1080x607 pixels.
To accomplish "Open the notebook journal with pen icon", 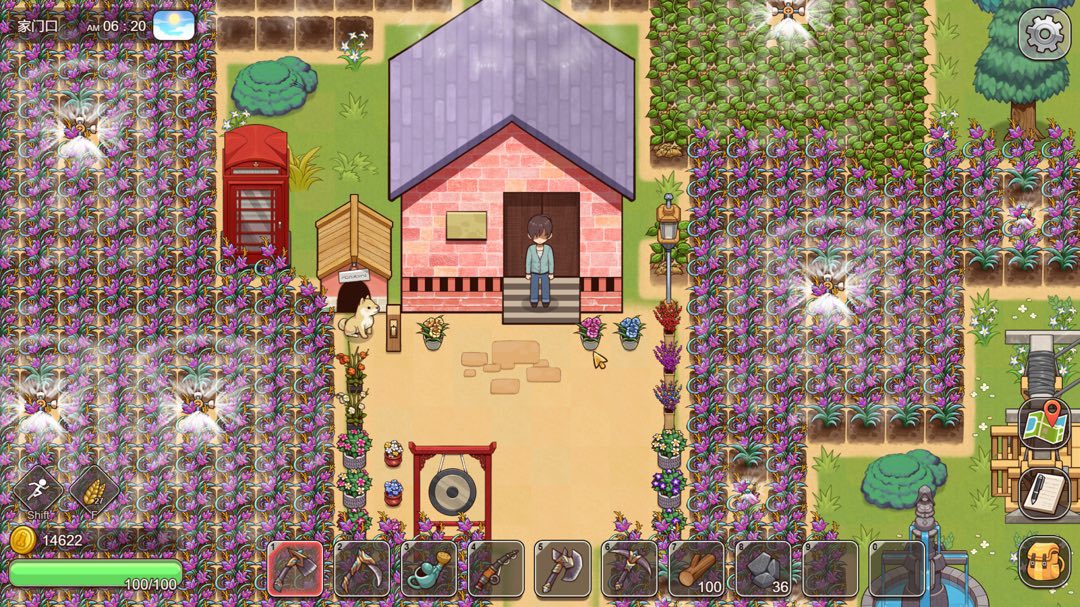I will coord(1044,493).
